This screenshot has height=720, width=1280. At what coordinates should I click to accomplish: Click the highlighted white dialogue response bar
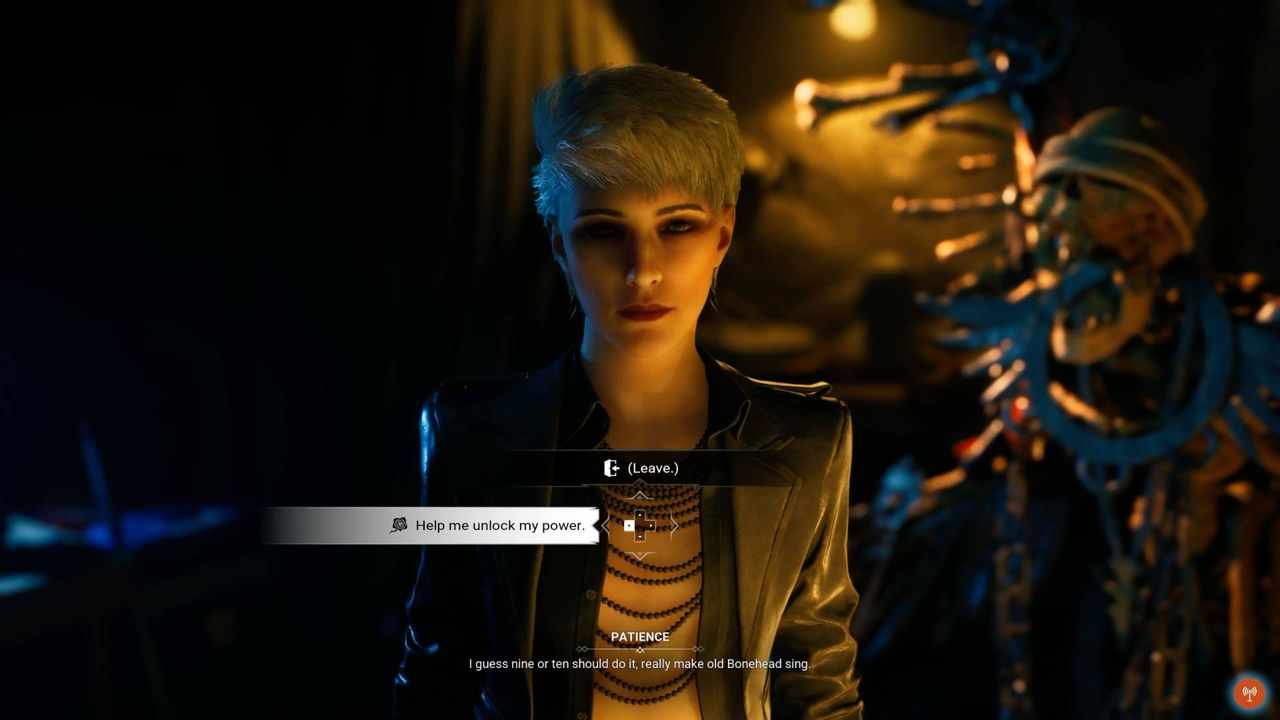pos(430,524)
